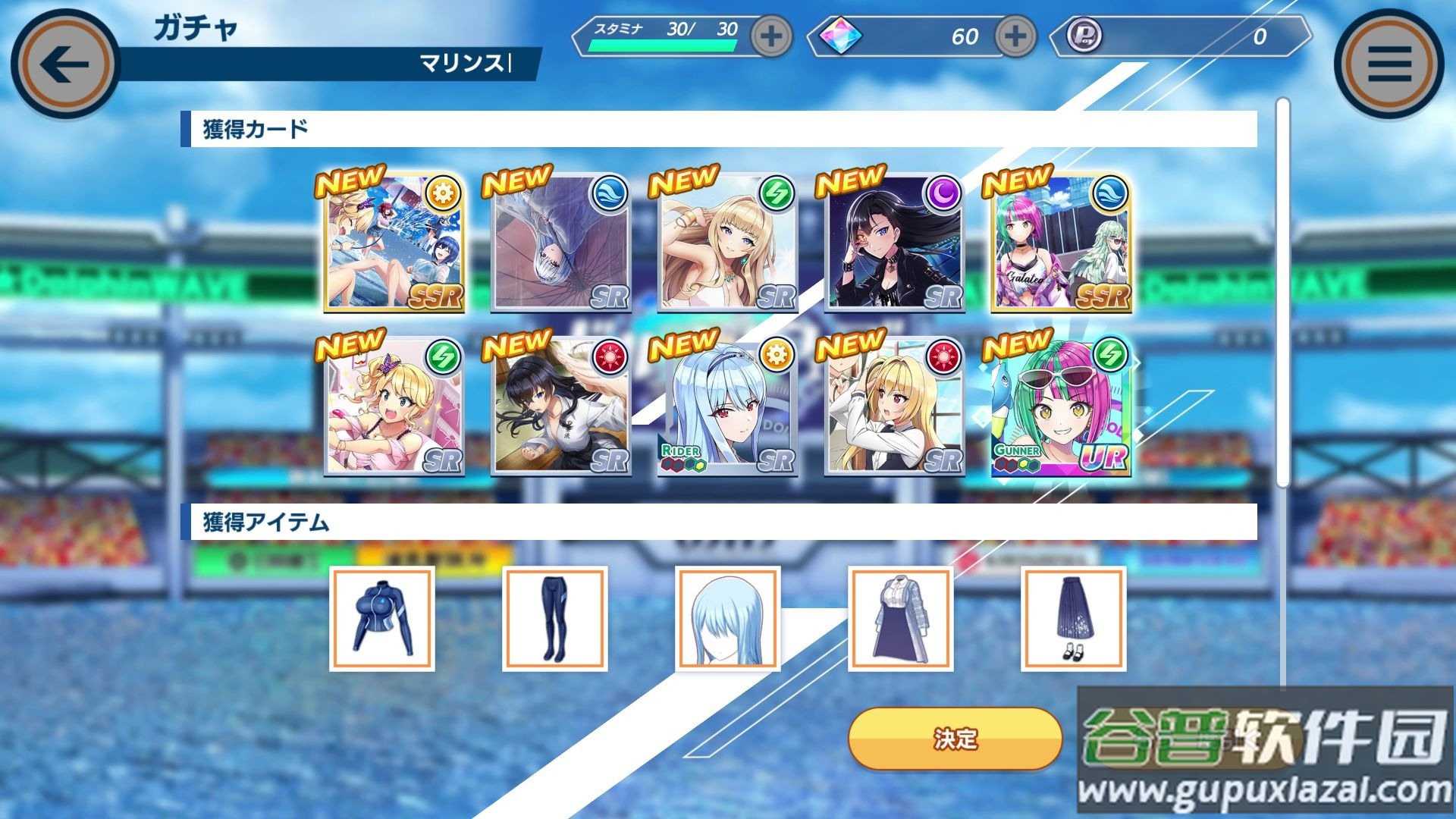The height and width of the screenshot is (819, 1456).
Task: Select the long navy skirt with shoes item
Action: tap(1074, 619)
